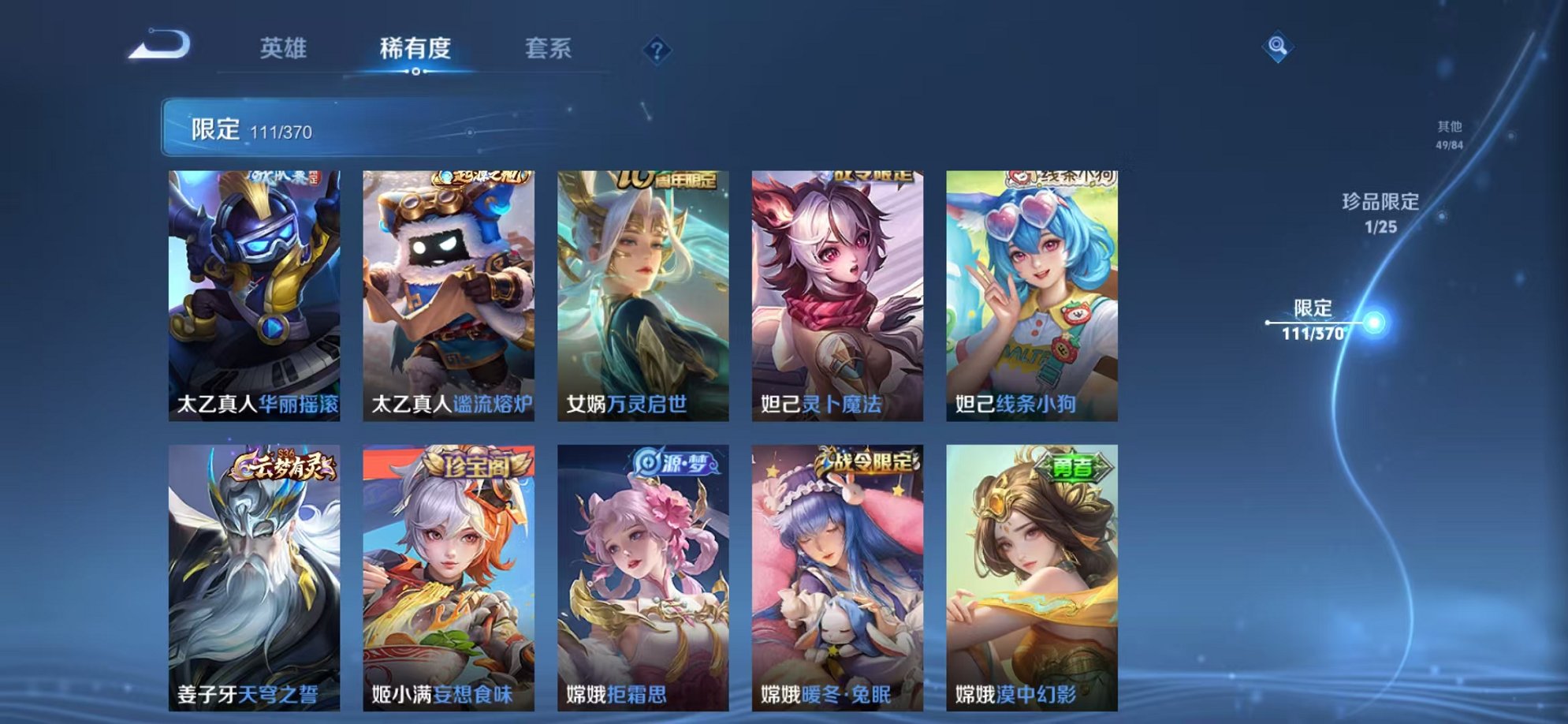1568x724 pixels.
Task: Jump to the 珍品限定 category on the right
Action: [1379, 213]
